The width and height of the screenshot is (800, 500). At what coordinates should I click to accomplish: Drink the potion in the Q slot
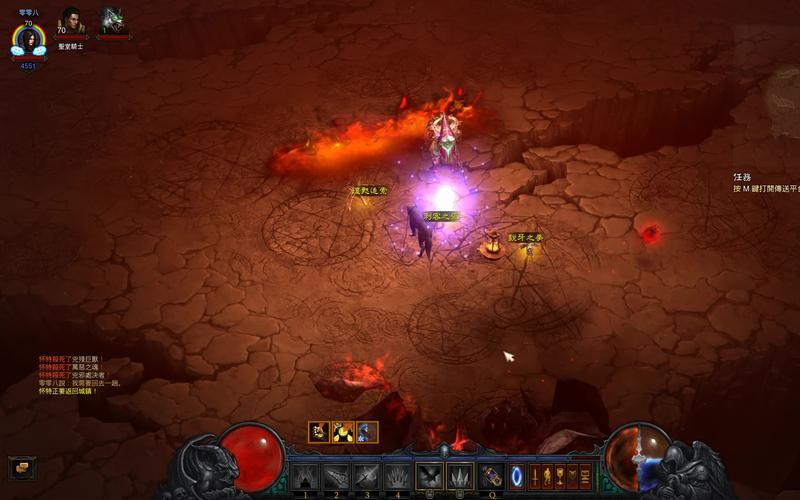pyautogui.click(x=492, y=476)
